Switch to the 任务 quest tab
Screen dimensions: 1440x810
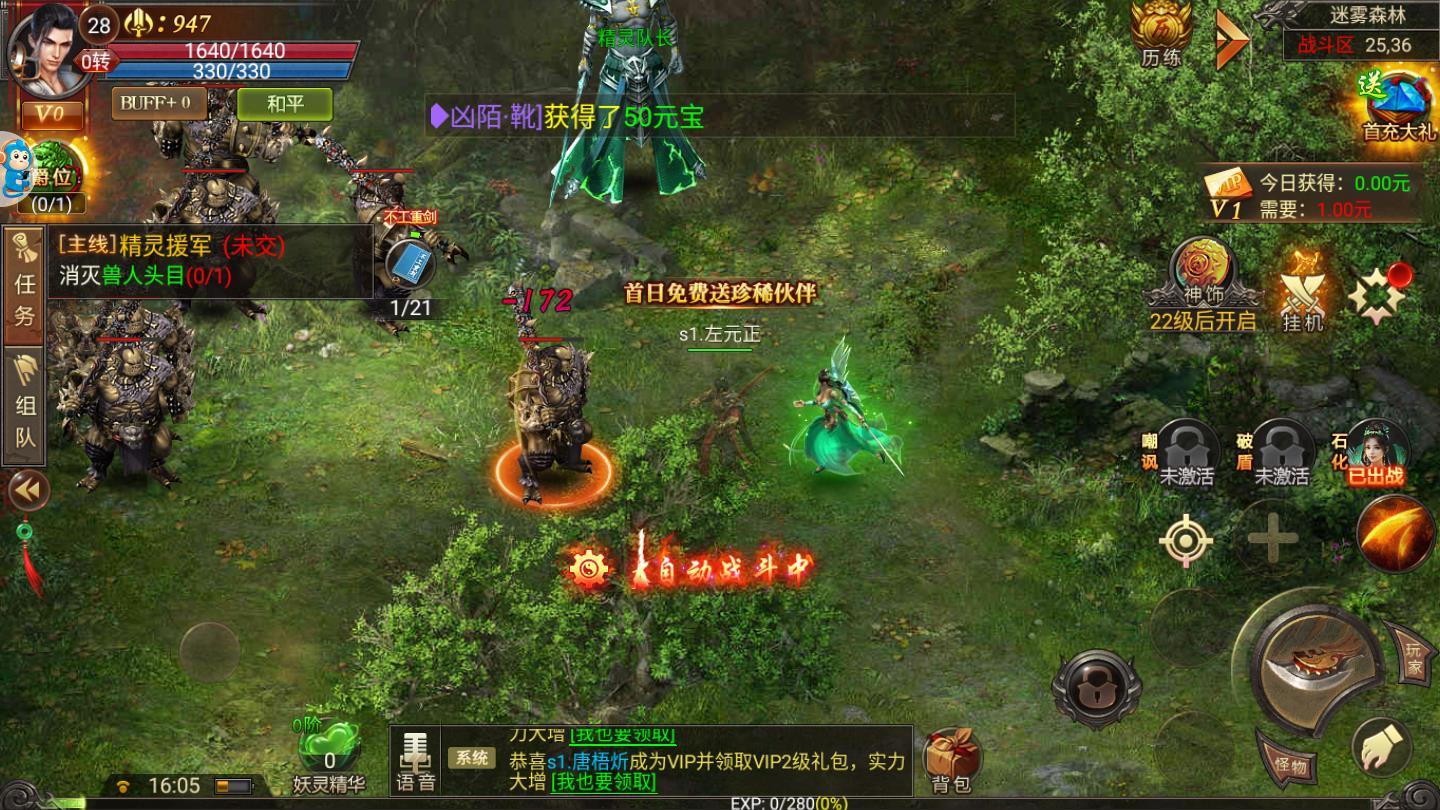24,286
